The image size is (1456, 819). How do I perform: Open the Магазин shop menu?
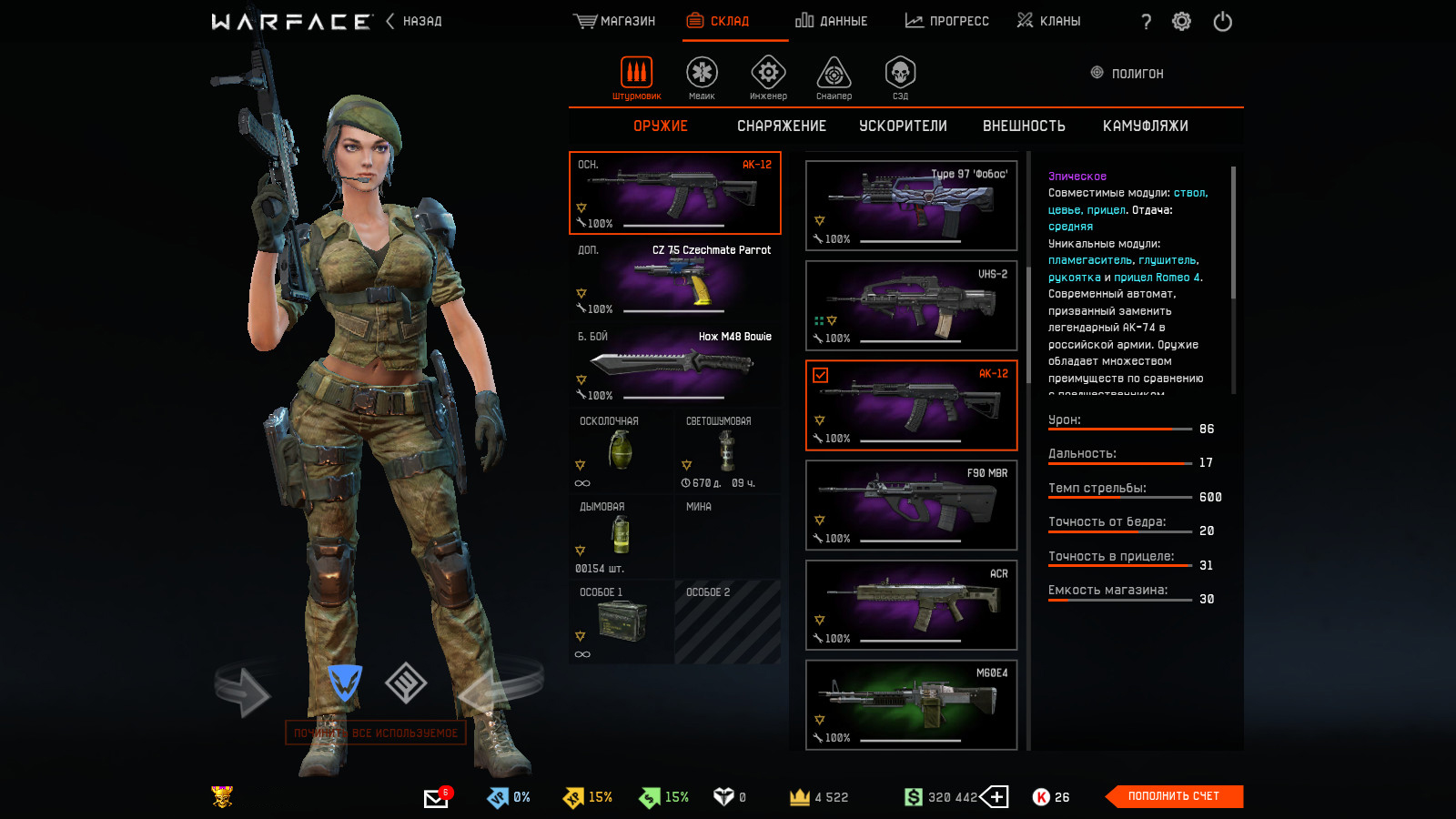point(615,21)
